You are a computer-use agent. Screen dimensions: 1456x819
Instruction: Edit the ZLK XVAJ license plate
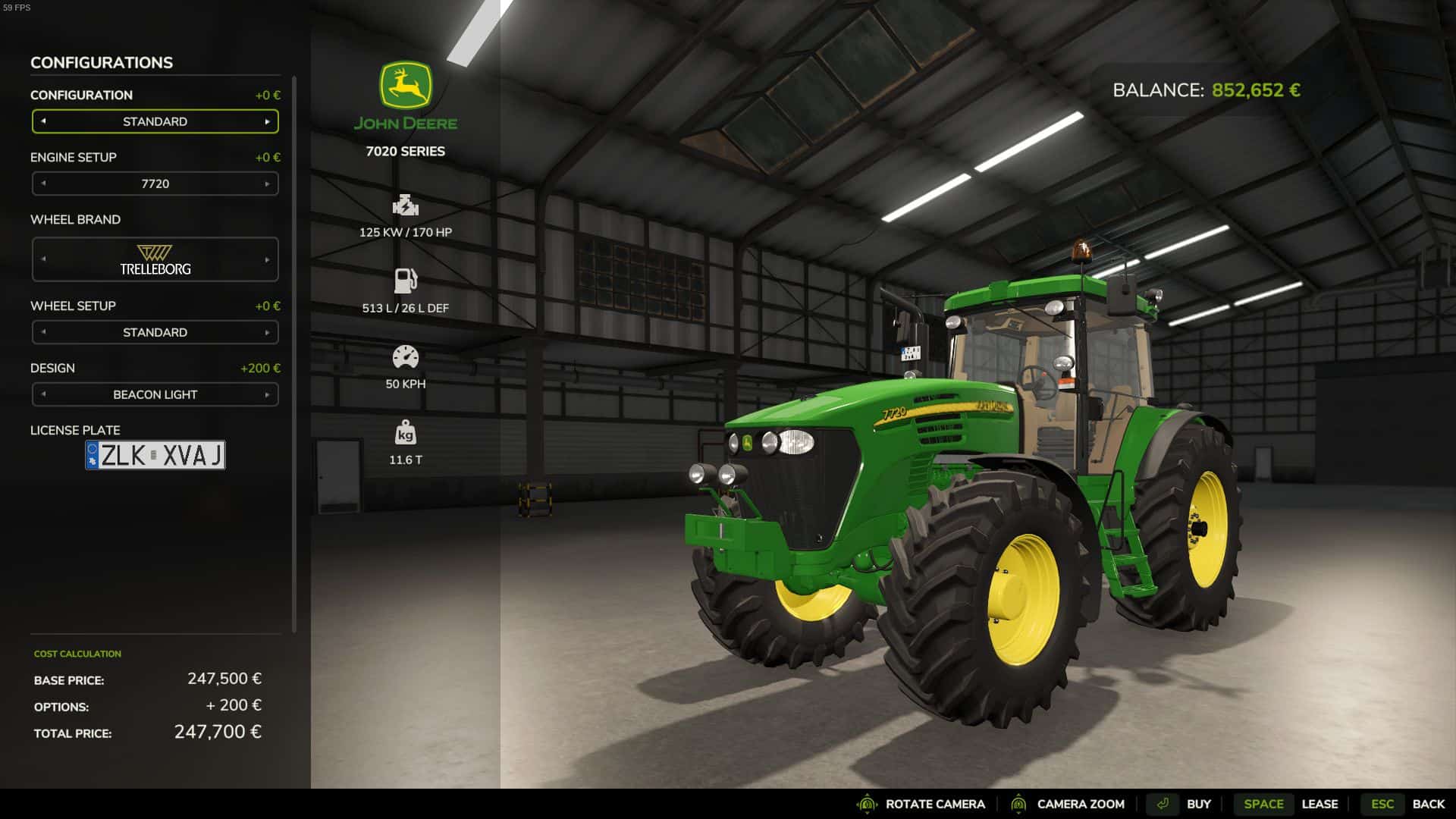[x=155, y=455]
